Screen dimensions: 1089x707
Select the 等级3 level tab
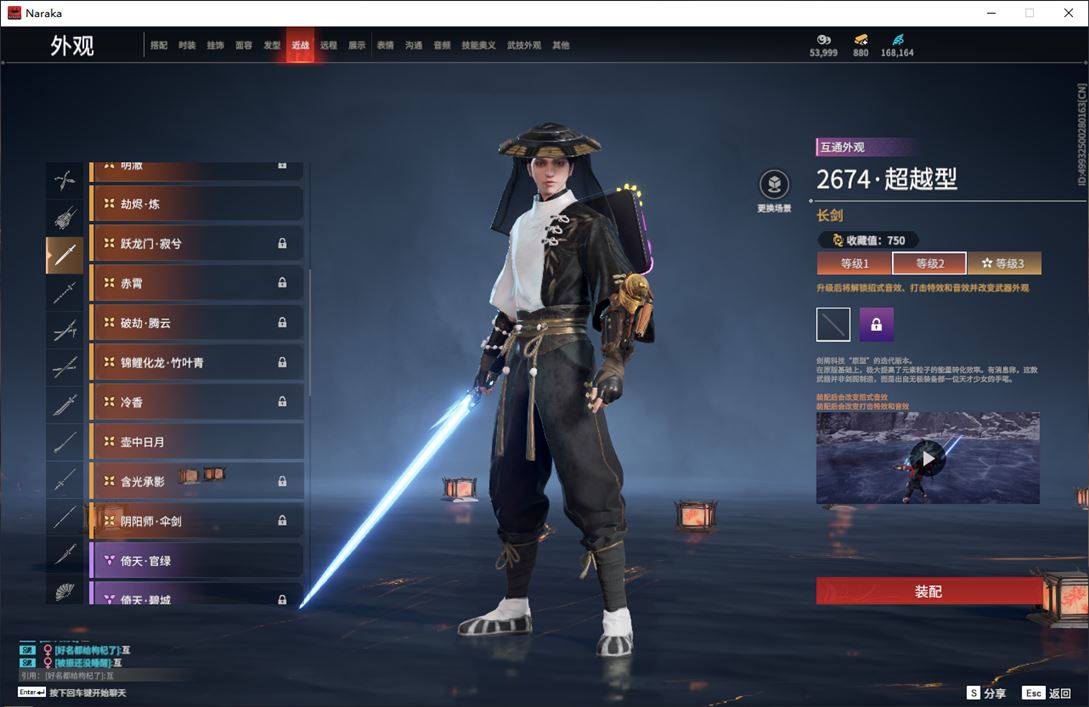1004,264
